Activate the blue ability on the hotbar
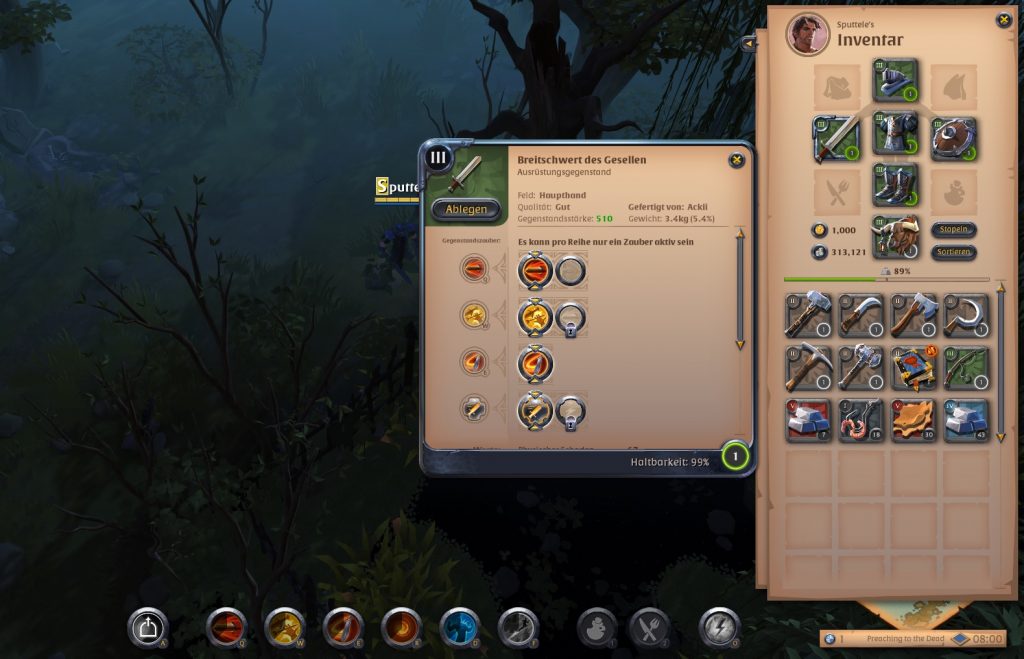This screenshot has width=1024, height=659. tap(460, 627)
